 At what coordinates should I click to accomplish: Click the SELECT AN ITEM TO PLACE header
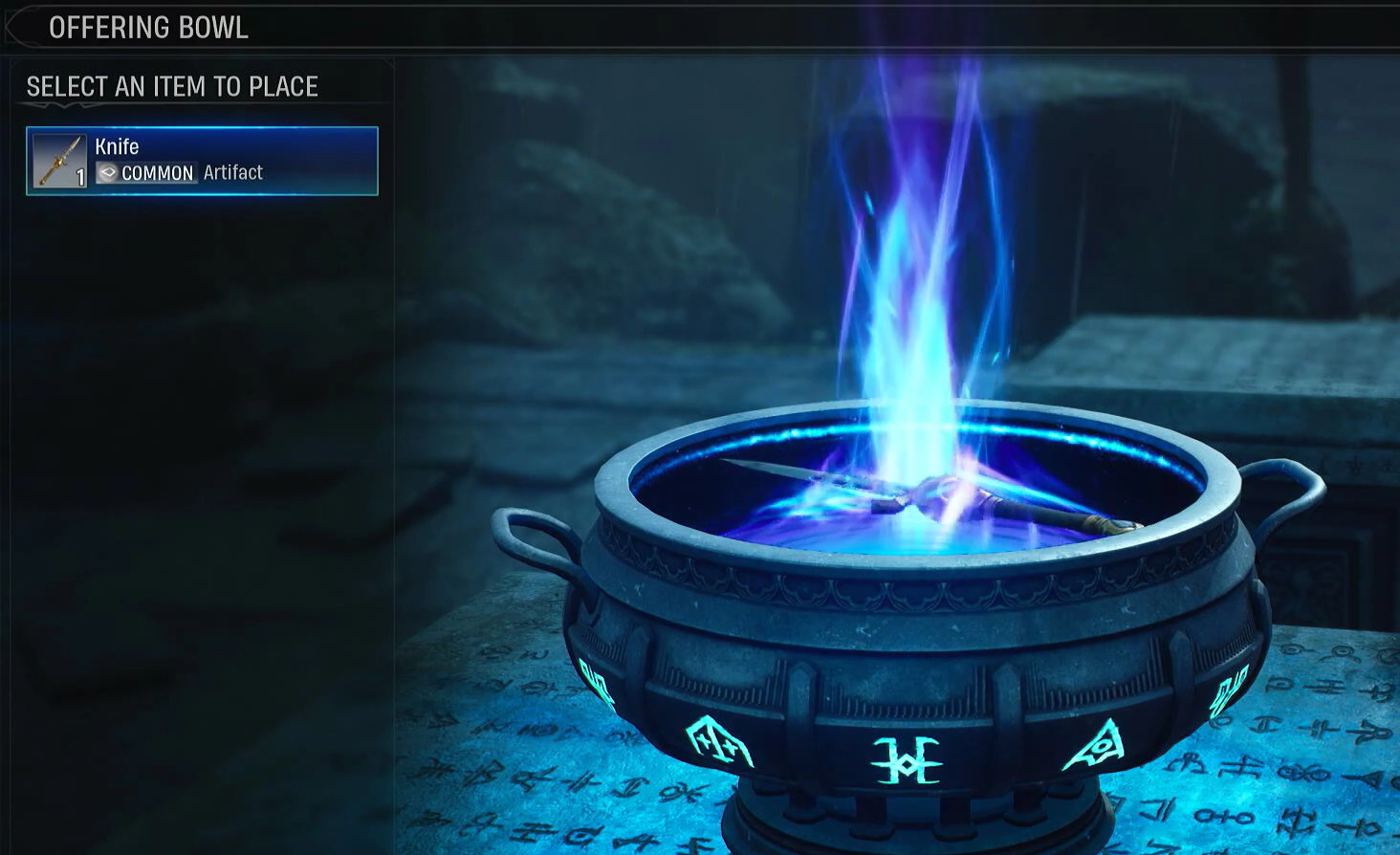click(172, 86)
